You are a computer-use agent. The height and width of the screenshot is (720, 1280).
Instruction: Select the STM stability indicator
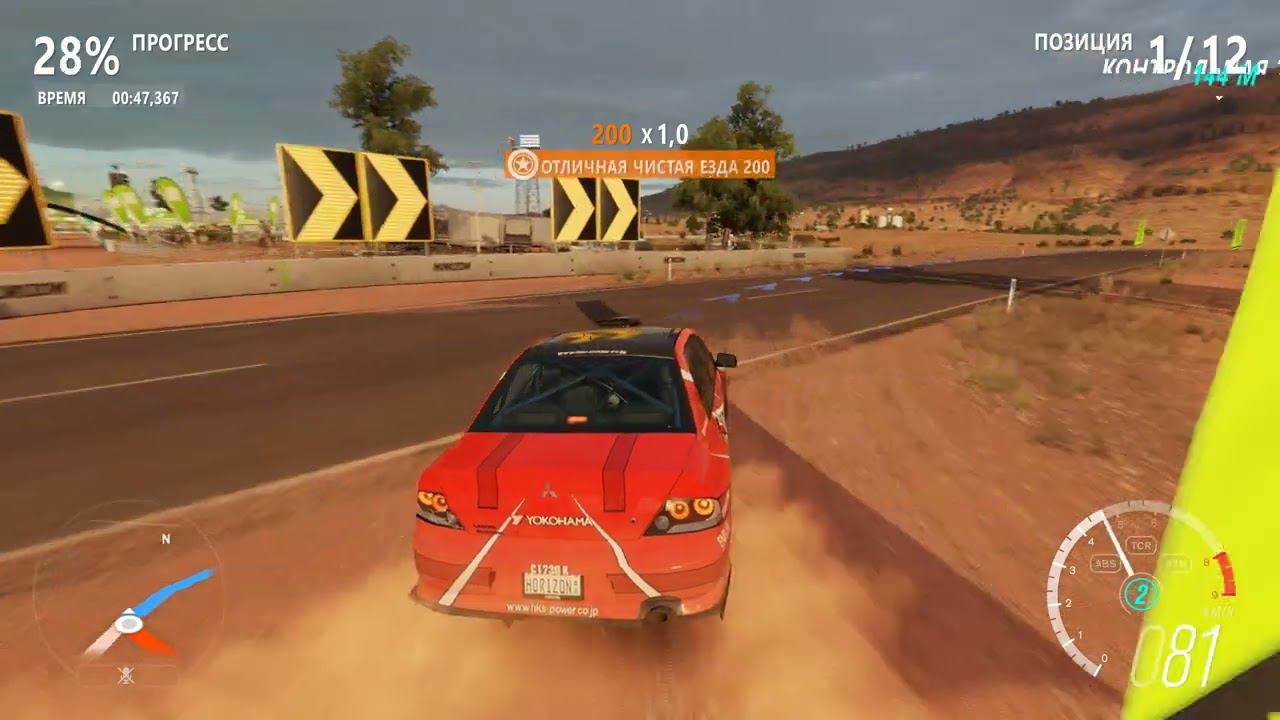coord(1177,564)
